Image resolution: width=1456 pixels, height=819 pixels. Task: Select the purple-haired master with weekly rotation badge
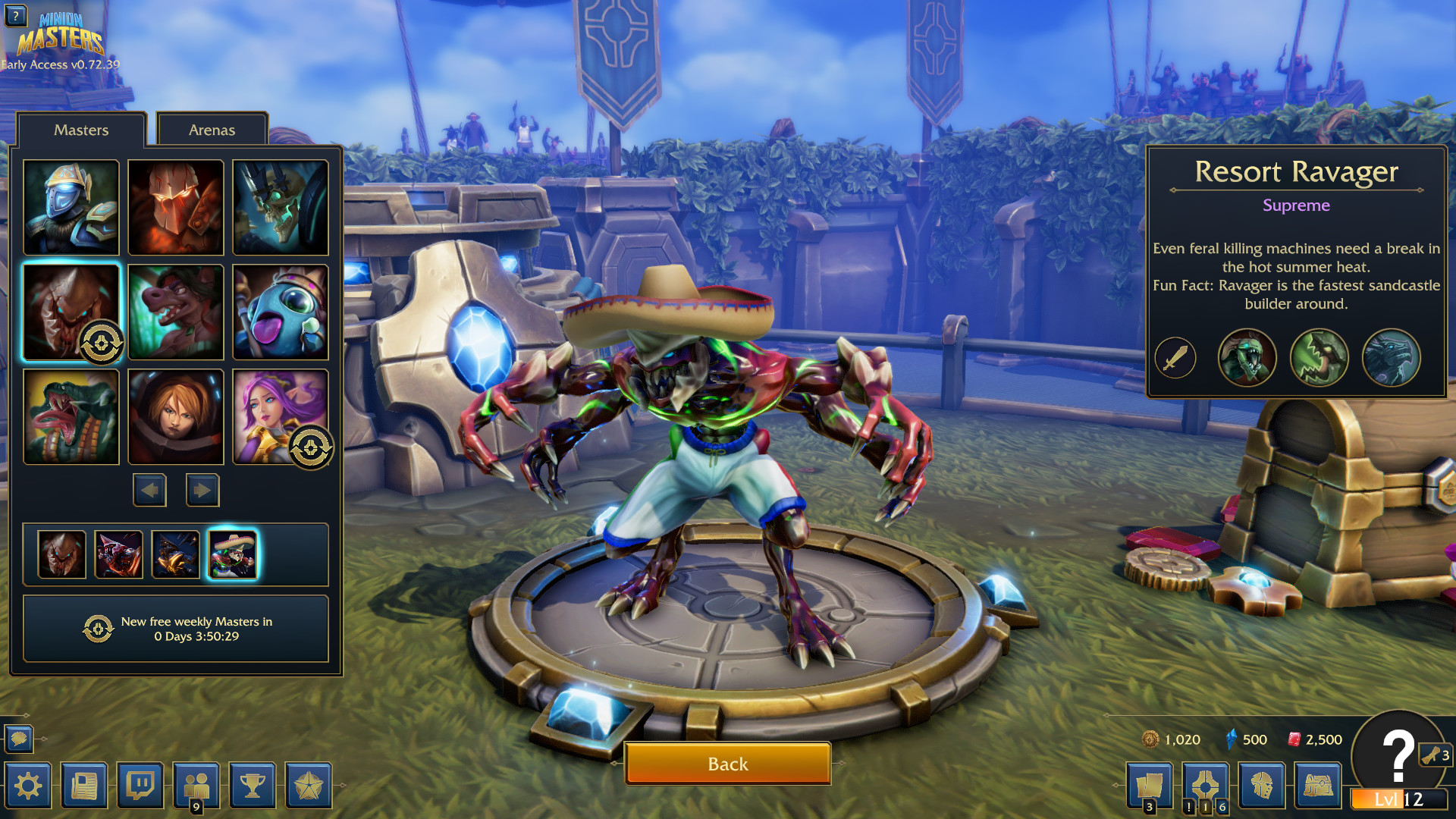(x=280, y=416)
